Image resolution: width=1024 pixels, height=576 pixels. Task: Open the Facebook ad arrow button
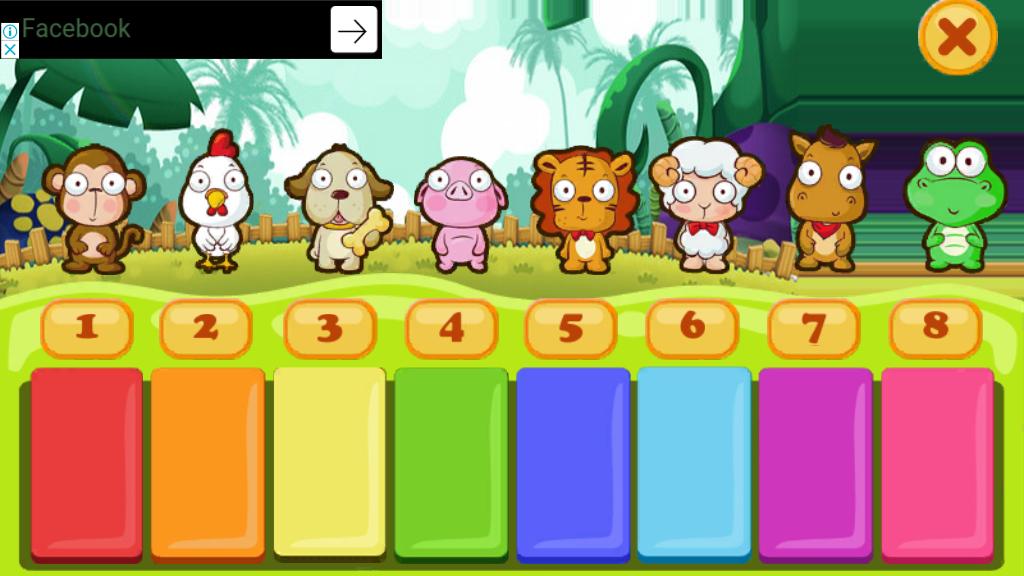click(x=354, y=30)
